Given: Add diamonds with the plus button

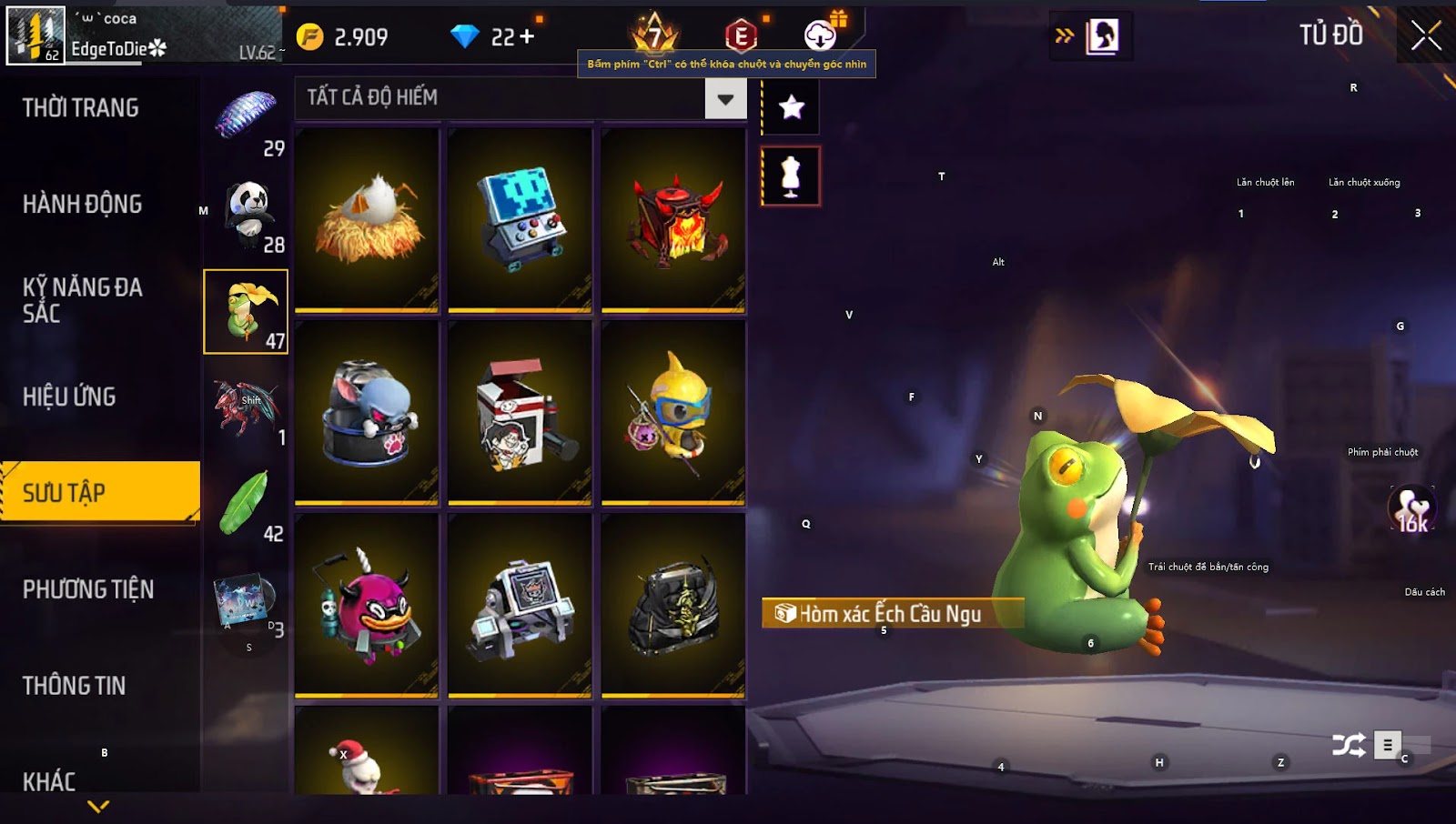Looking at the screenshot, I should (x=527, y=36).
